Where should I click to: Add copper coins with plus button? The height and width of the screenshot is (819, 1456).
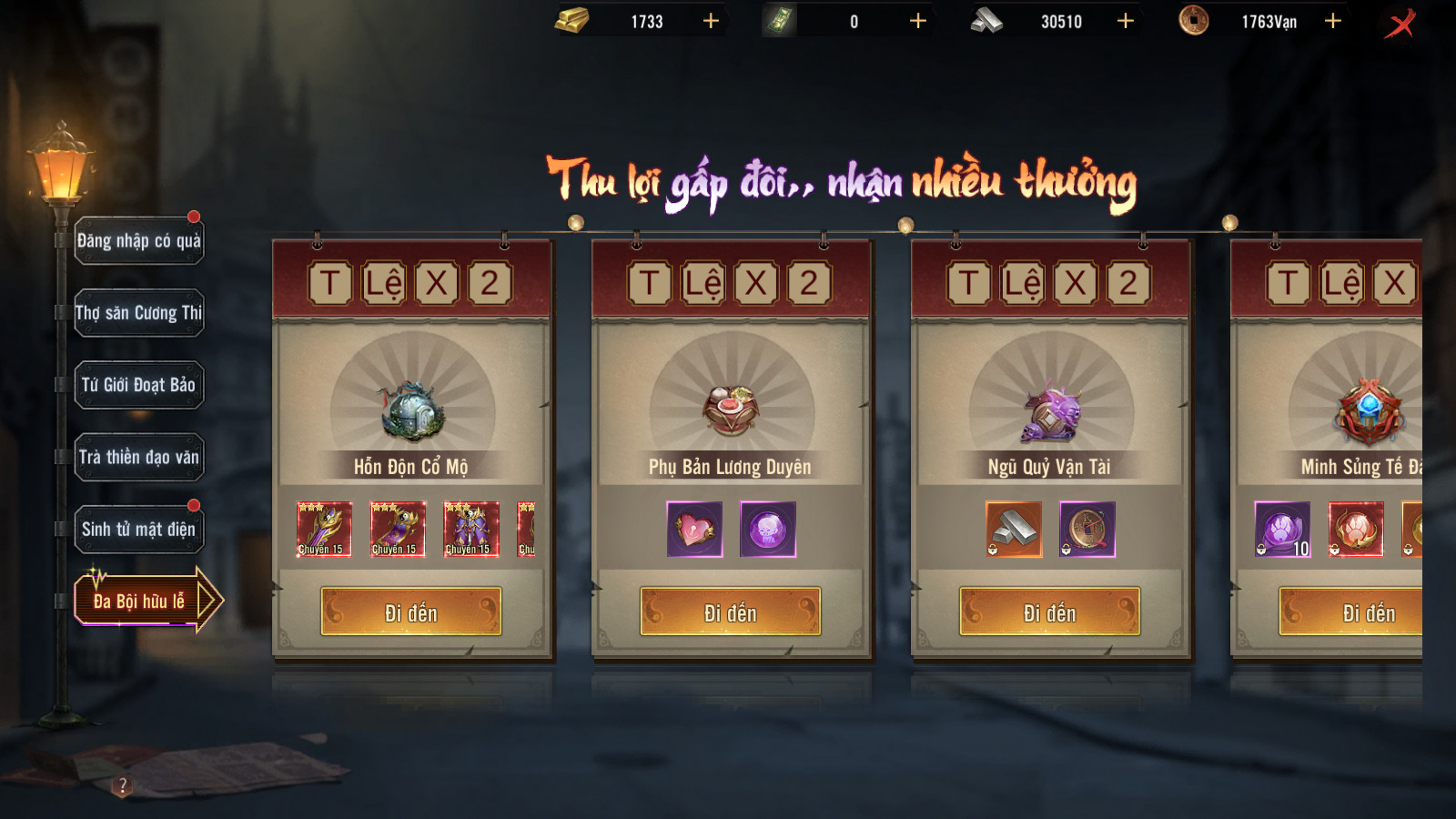tap(1333, 21)
